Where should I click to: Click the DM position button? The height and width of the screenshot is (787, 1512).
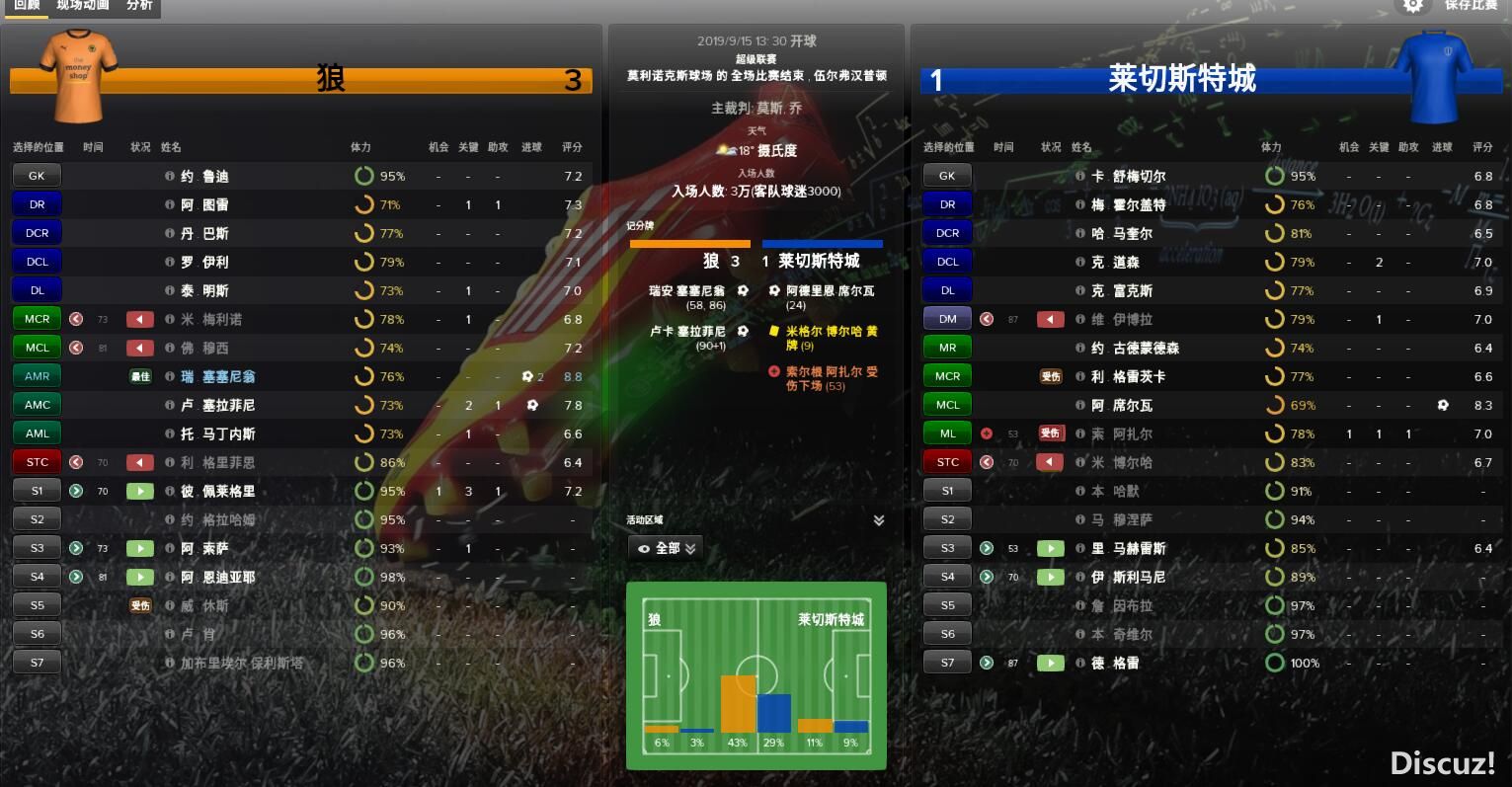point(947,319)
